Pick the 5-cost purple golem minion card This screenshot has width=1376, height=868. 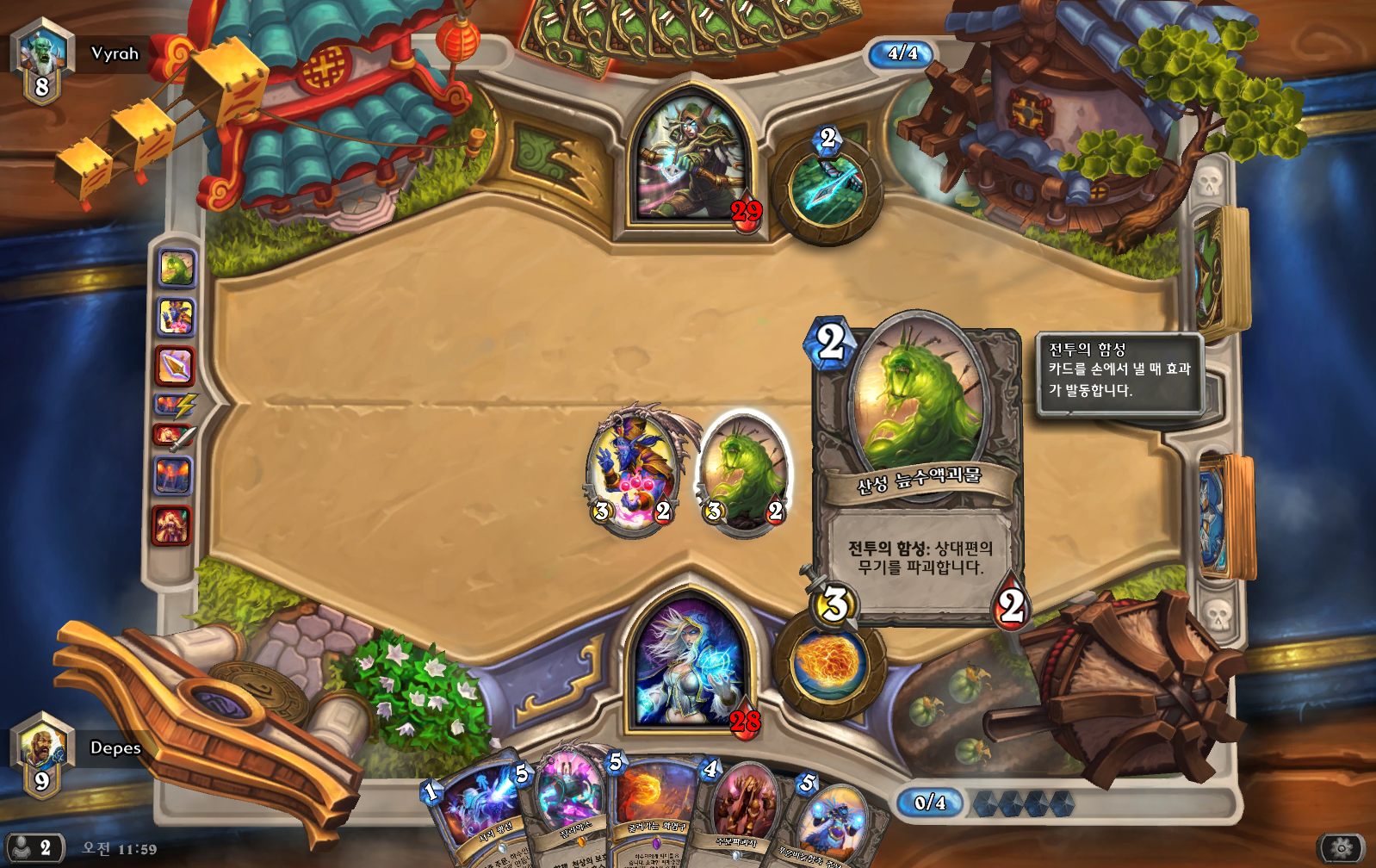click(566, 805)
